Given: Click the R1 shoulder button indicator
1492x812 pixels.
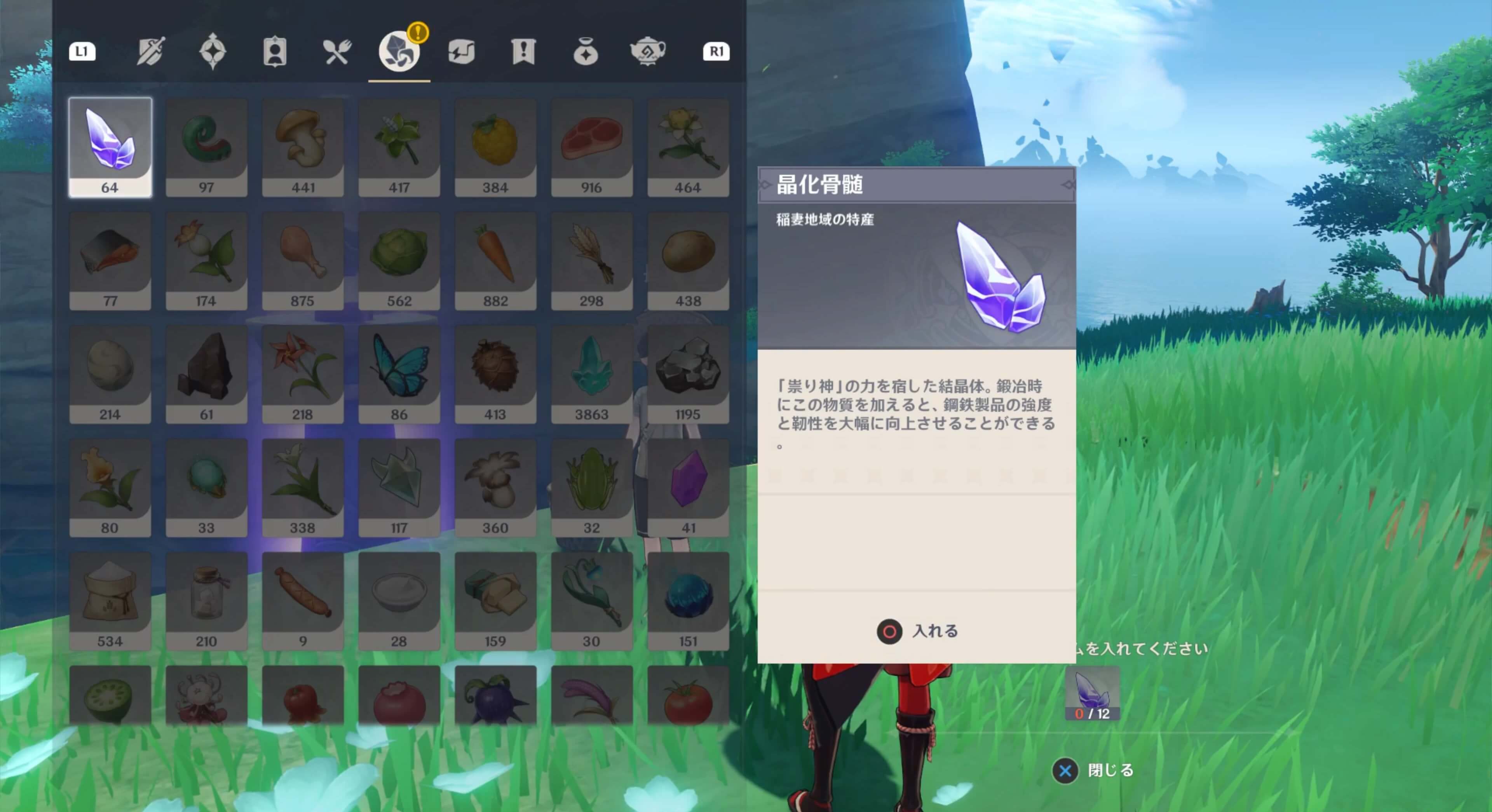Looking at the screenshot, I should [716, 52].
